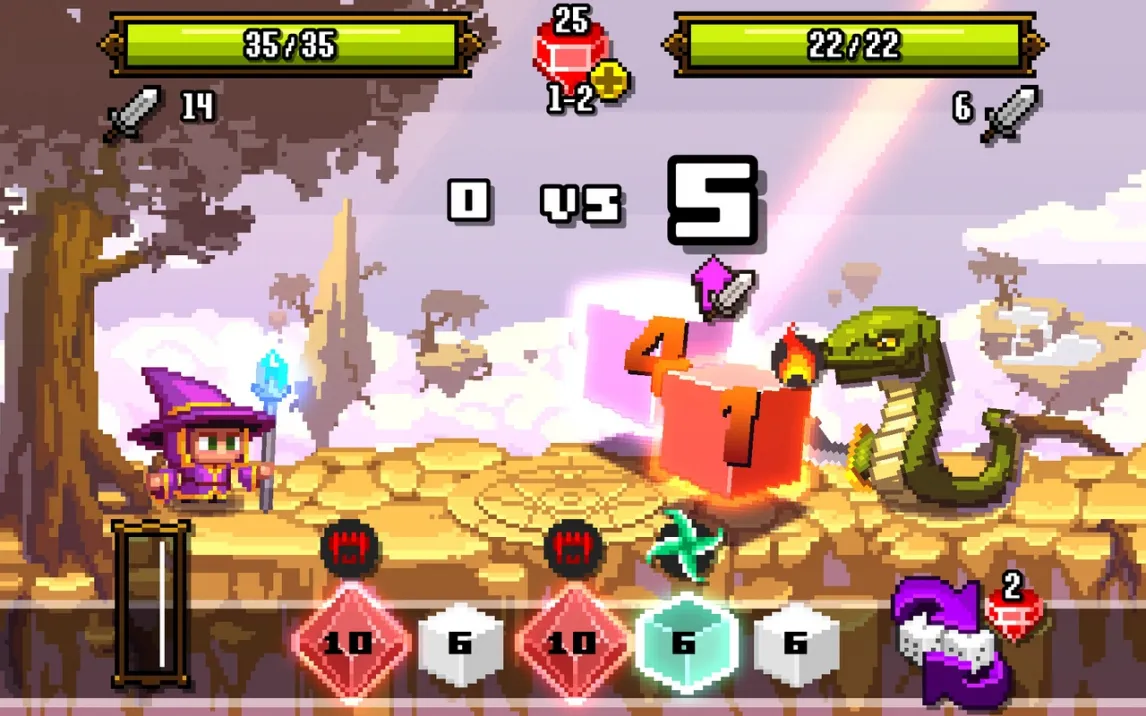Screen dimensions: 1146x716
Task: Tap the gold plus to add gems
Action: pyautogui.click(x=609, y=80)
